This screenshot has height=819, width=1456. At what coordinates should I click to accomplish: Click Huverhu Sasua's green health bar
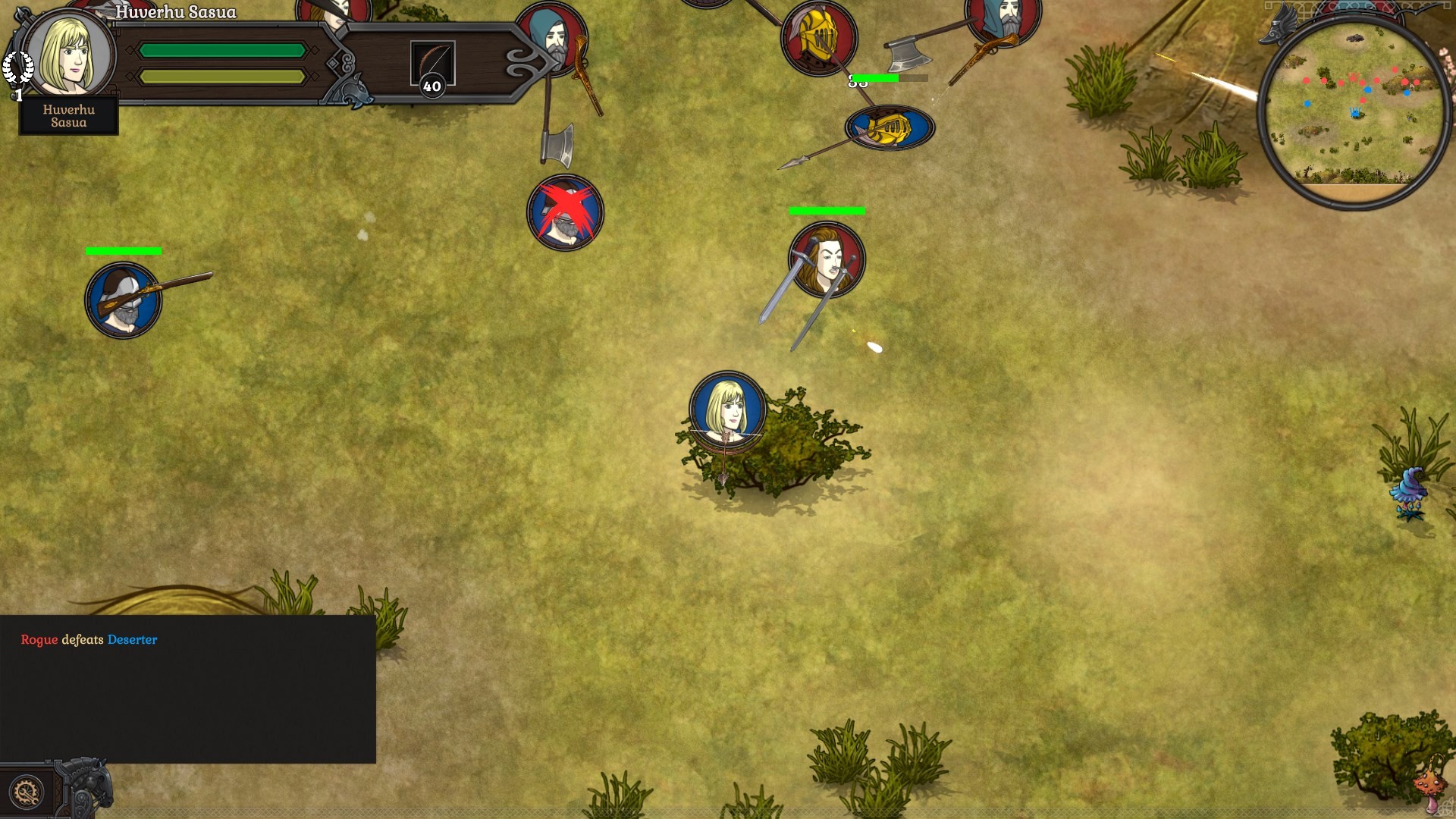coord(224,49)
